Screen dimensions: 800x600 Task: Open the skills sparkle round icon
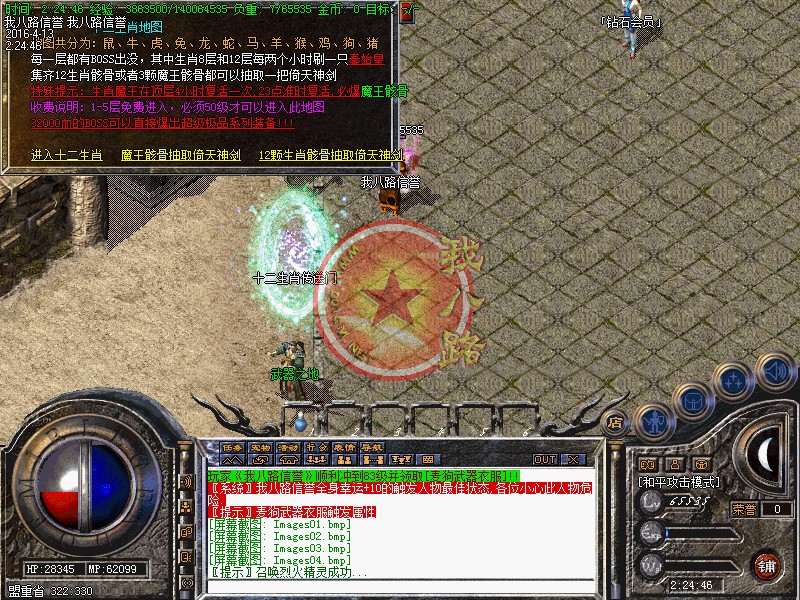[734, 381]
